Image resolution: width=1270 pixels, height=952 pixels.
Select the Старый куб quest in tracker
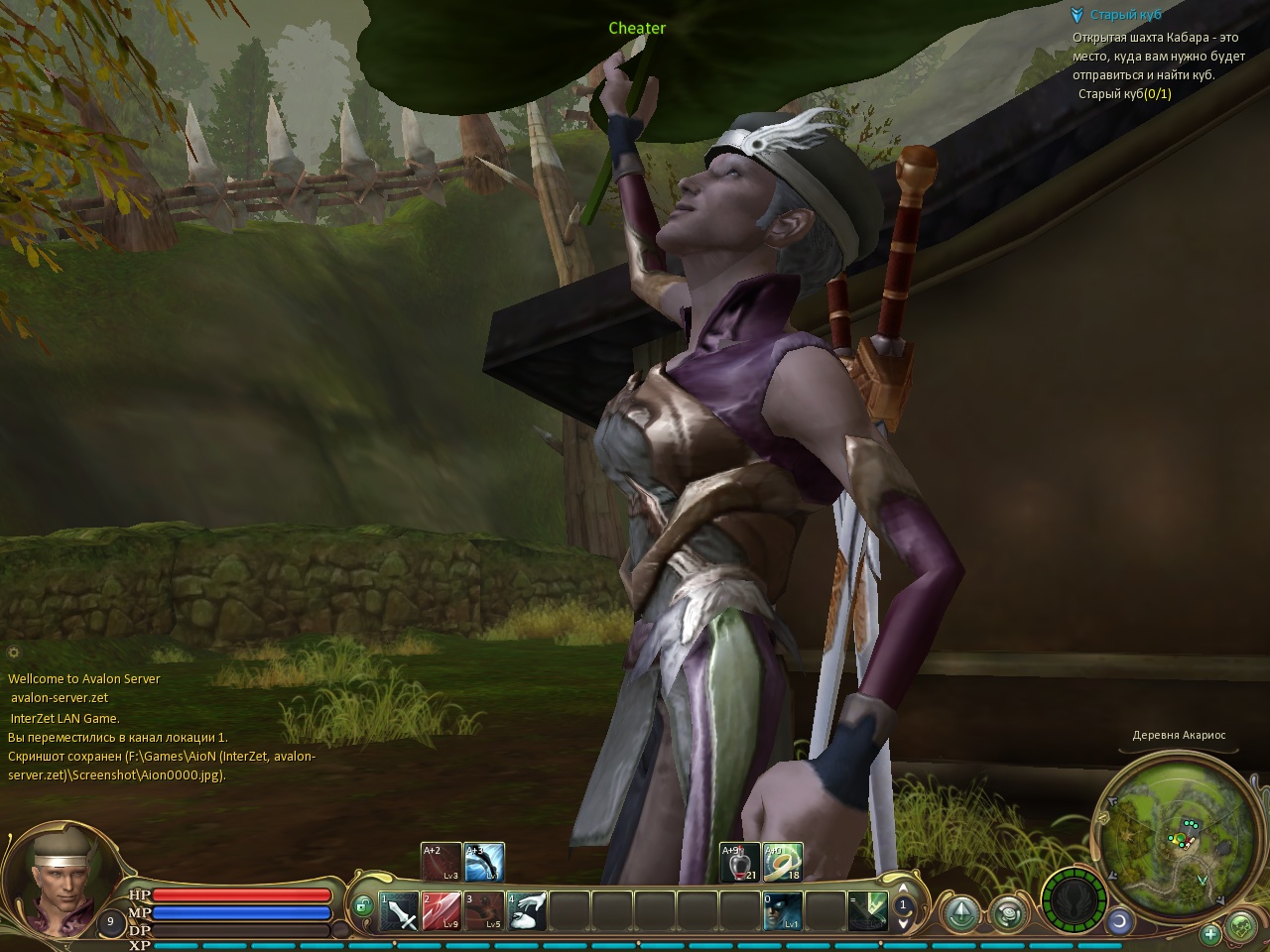(1125, 15)
